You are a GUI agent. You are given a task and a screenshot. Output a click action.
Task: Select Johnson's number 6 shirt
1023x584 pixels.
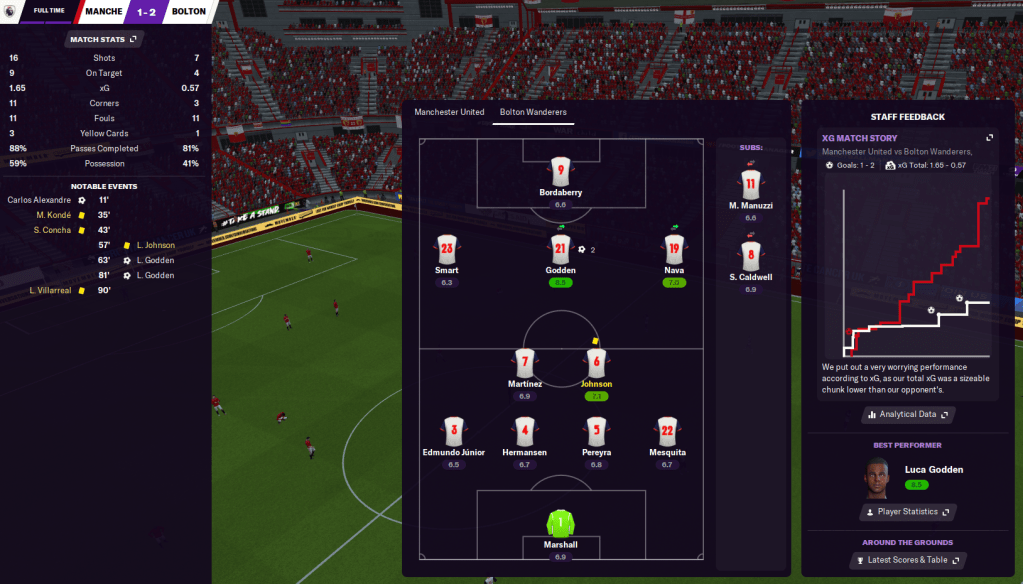[597, 362]
